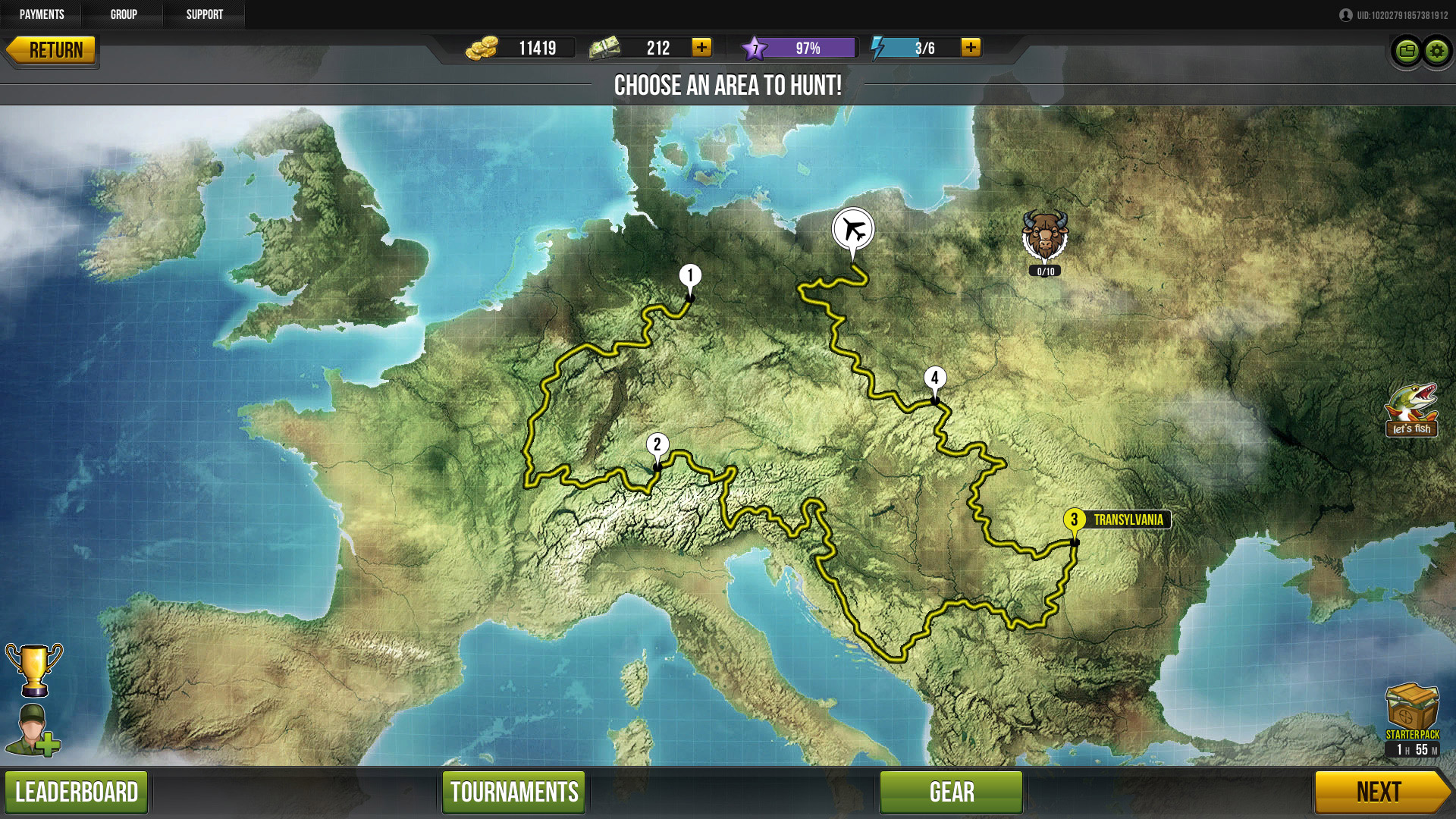Proceed with the NEXT button
1456x819 pixels.
pyautogui.click(x=1379, y=792)
